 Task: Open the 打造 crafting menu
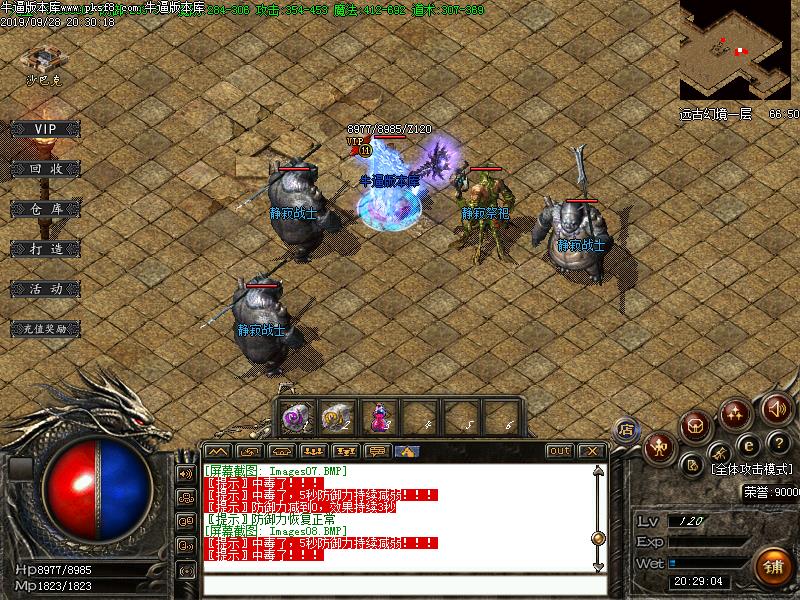click(46, 248)
